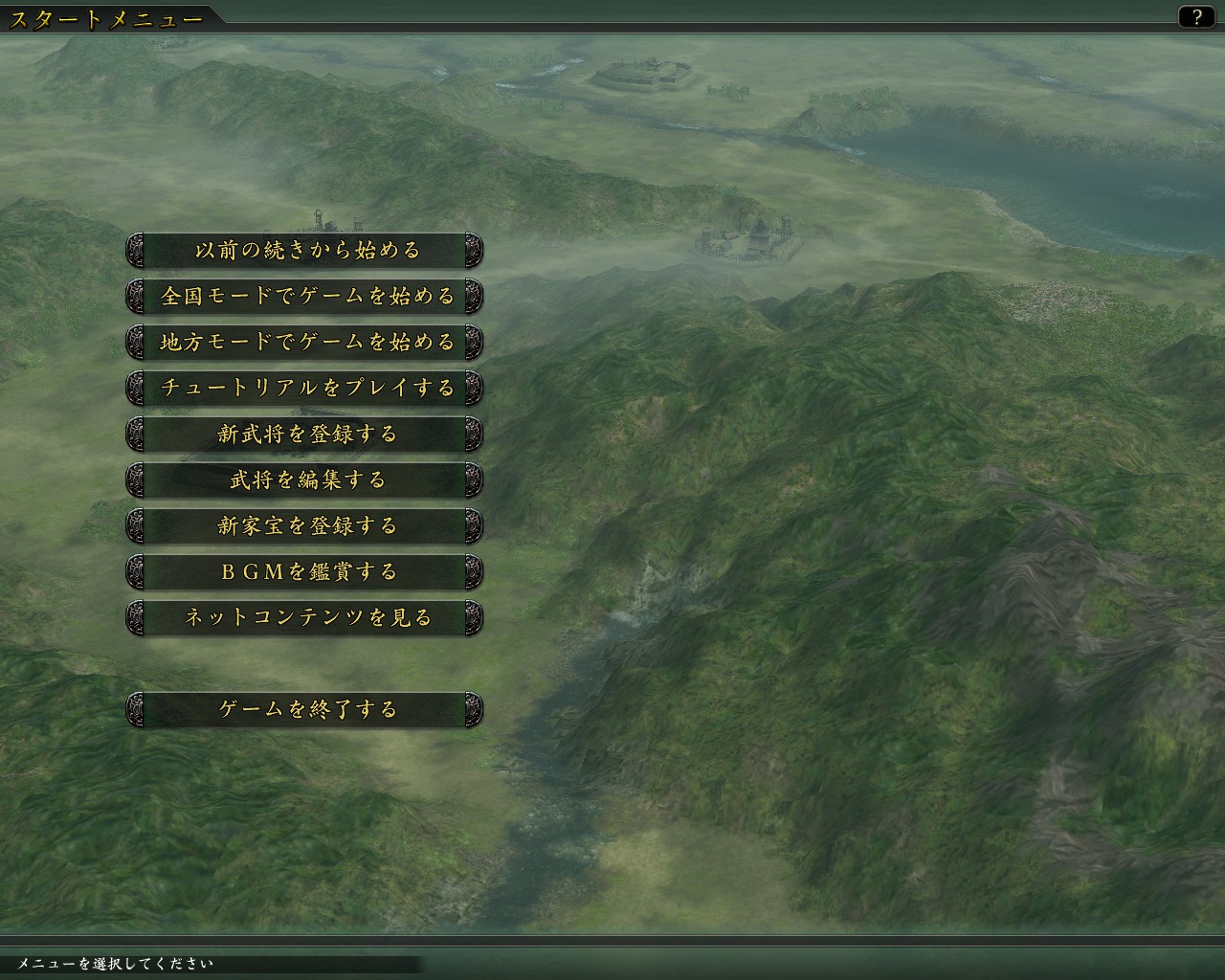Viewport: 1225px width, 980px height.
Task: Open BGMを鑑賞する music menu
Action: point(304,572)
